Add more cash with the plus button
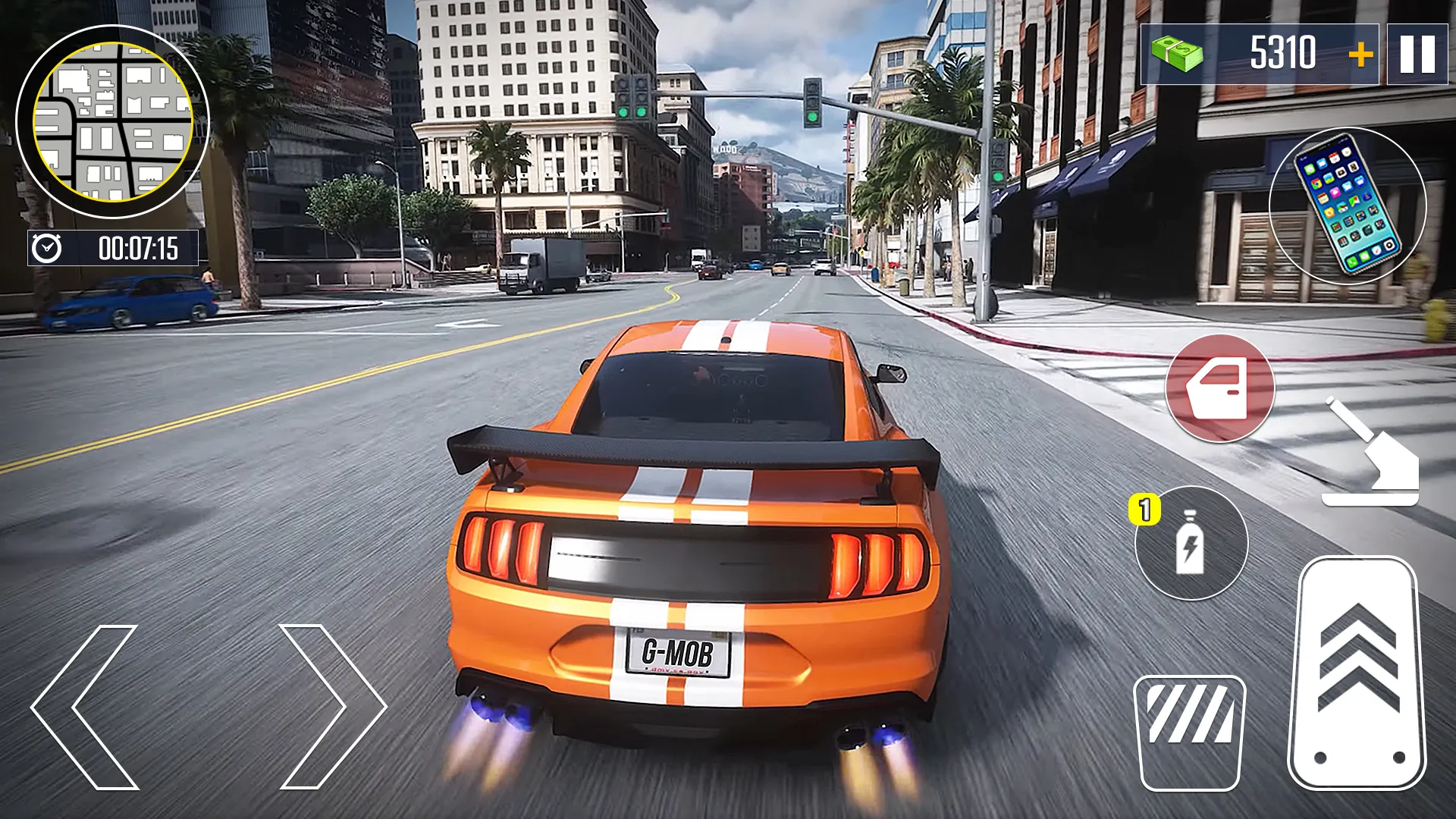Viewport: 1456px width, 819px height. tap(1360, 55)
